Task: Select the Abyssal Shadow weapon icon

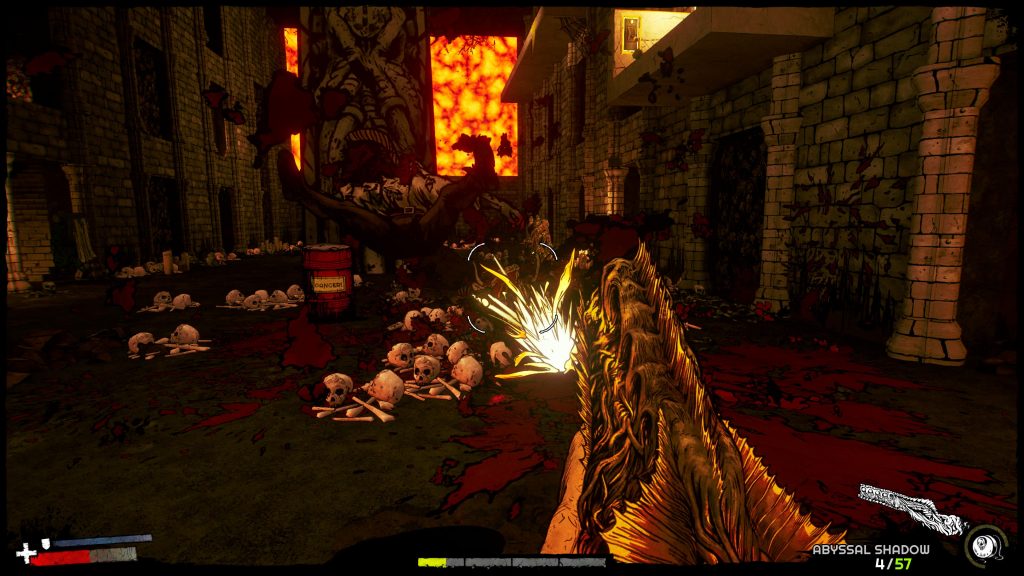Action: (909, 509)
